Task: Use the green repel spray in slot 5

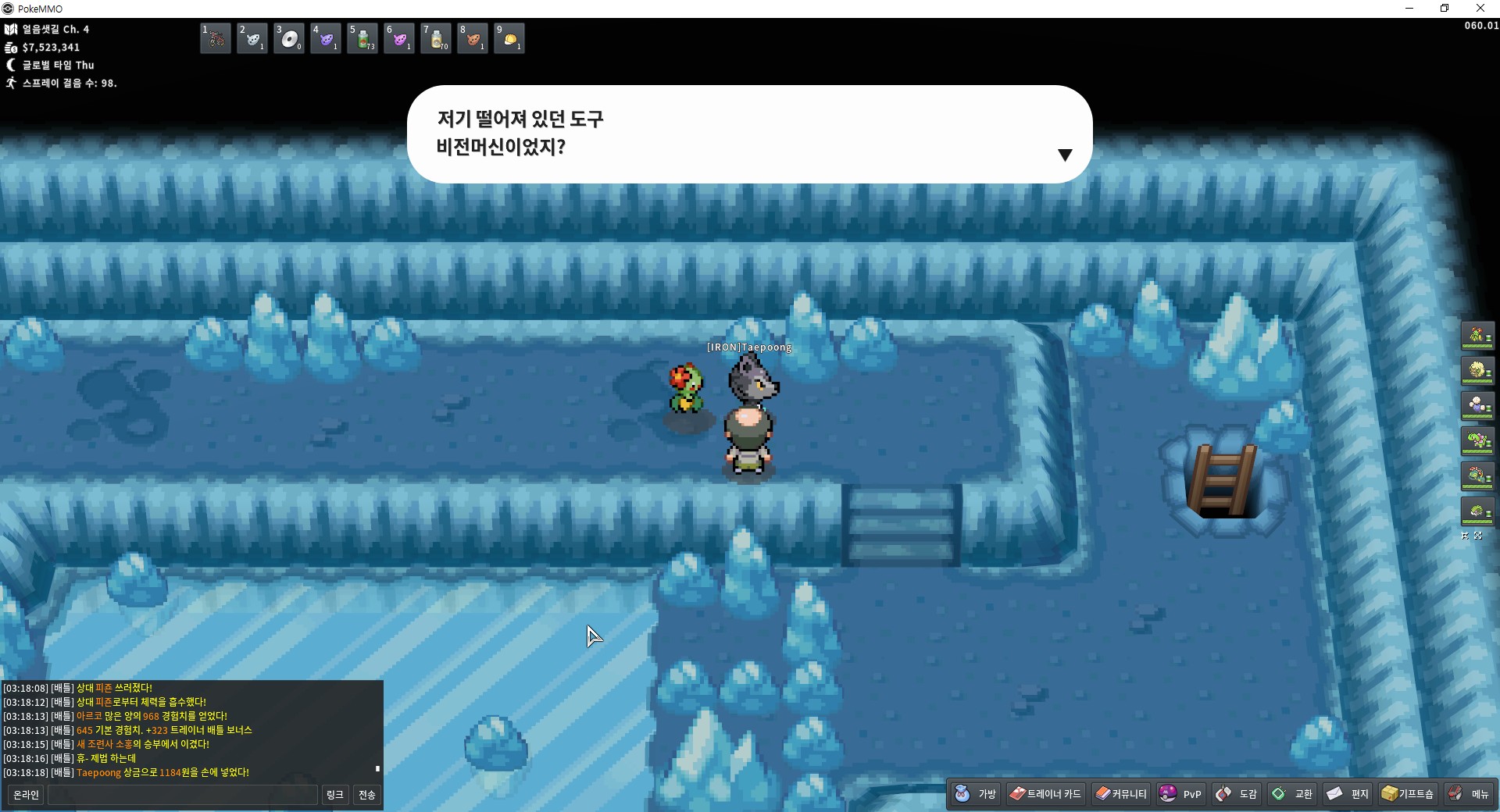Action: (362, 38)
